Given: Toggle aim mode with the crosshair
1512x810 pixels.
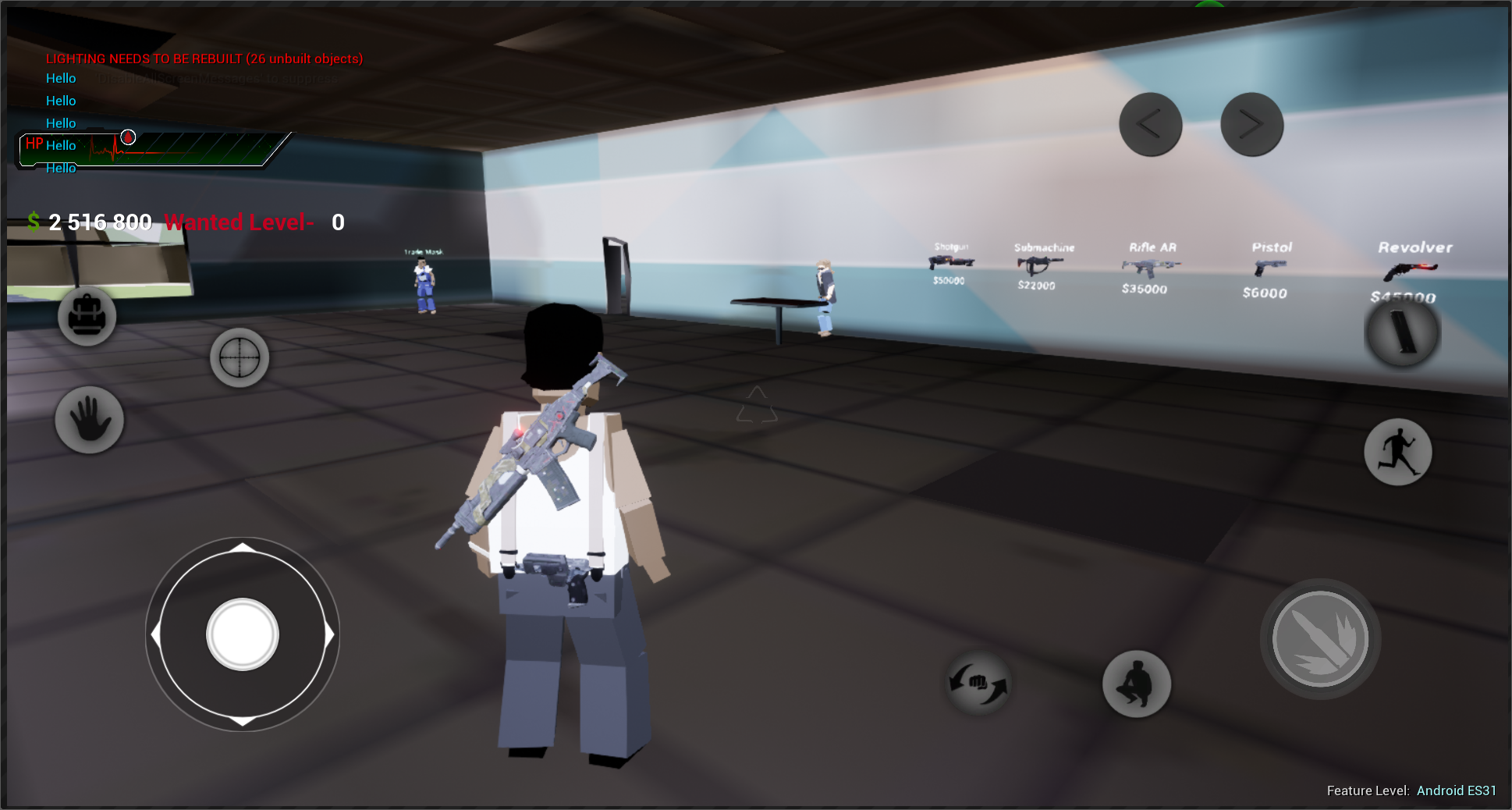Looking at the screenshot, I should 240,357.
